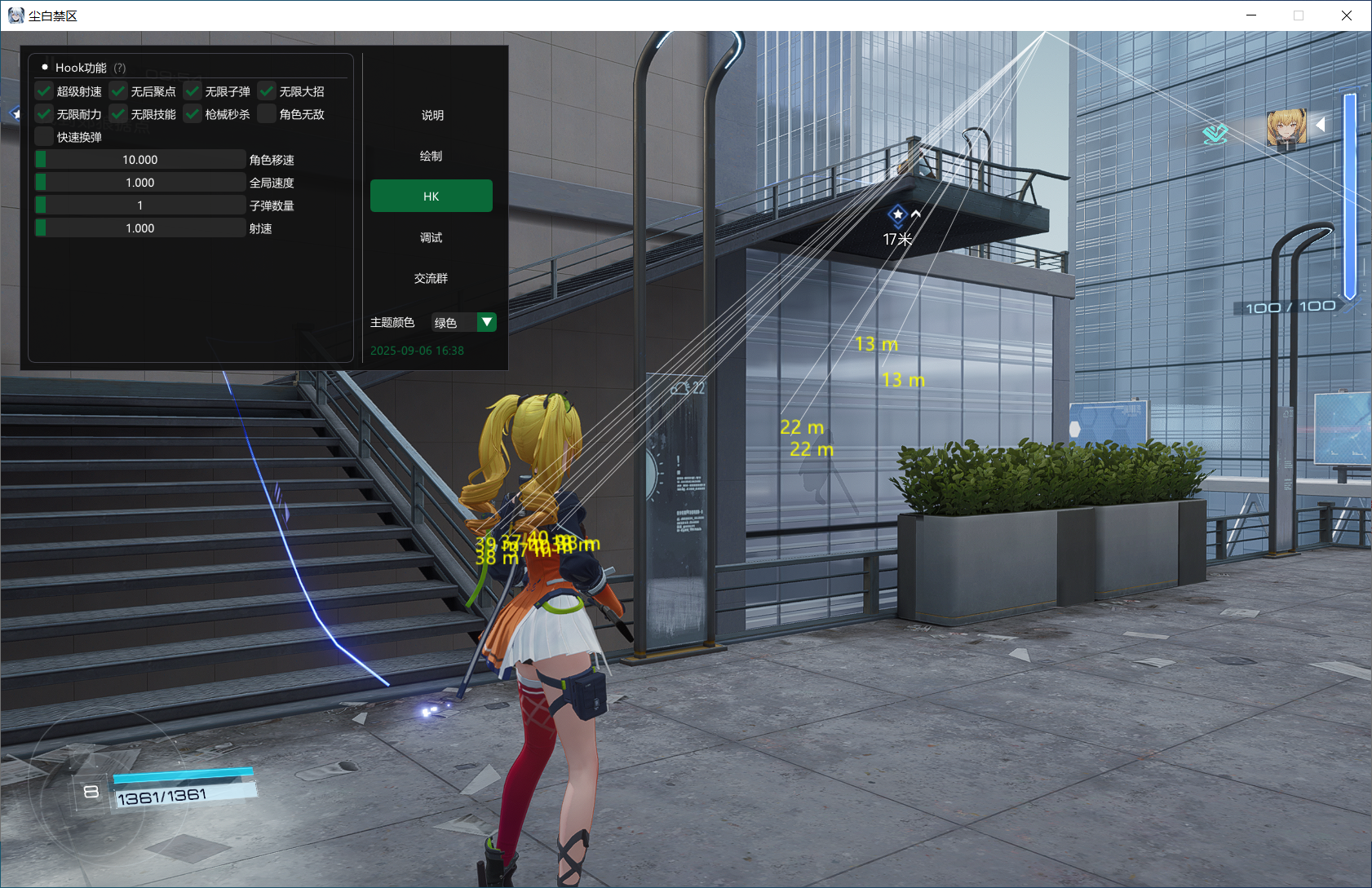Enable the 角色无敌 checkbox
Viewport: 1372px width, 888px height.
coord(267,114)
